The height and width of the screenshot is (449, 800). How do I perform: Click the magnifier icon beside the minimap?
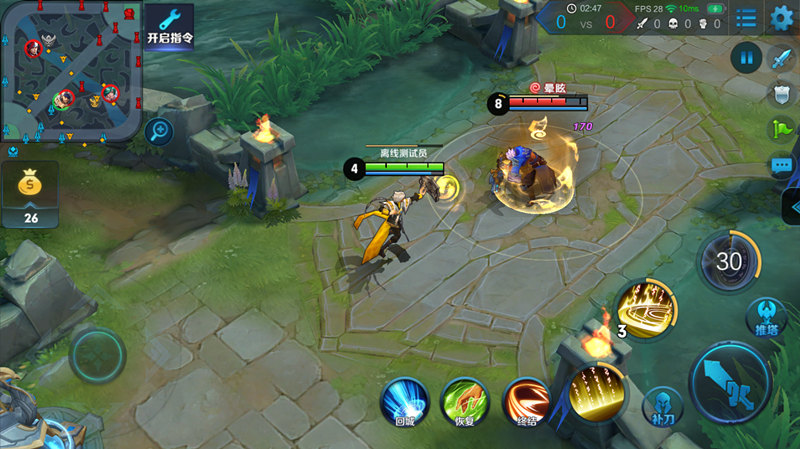click(x=158, y=130)
